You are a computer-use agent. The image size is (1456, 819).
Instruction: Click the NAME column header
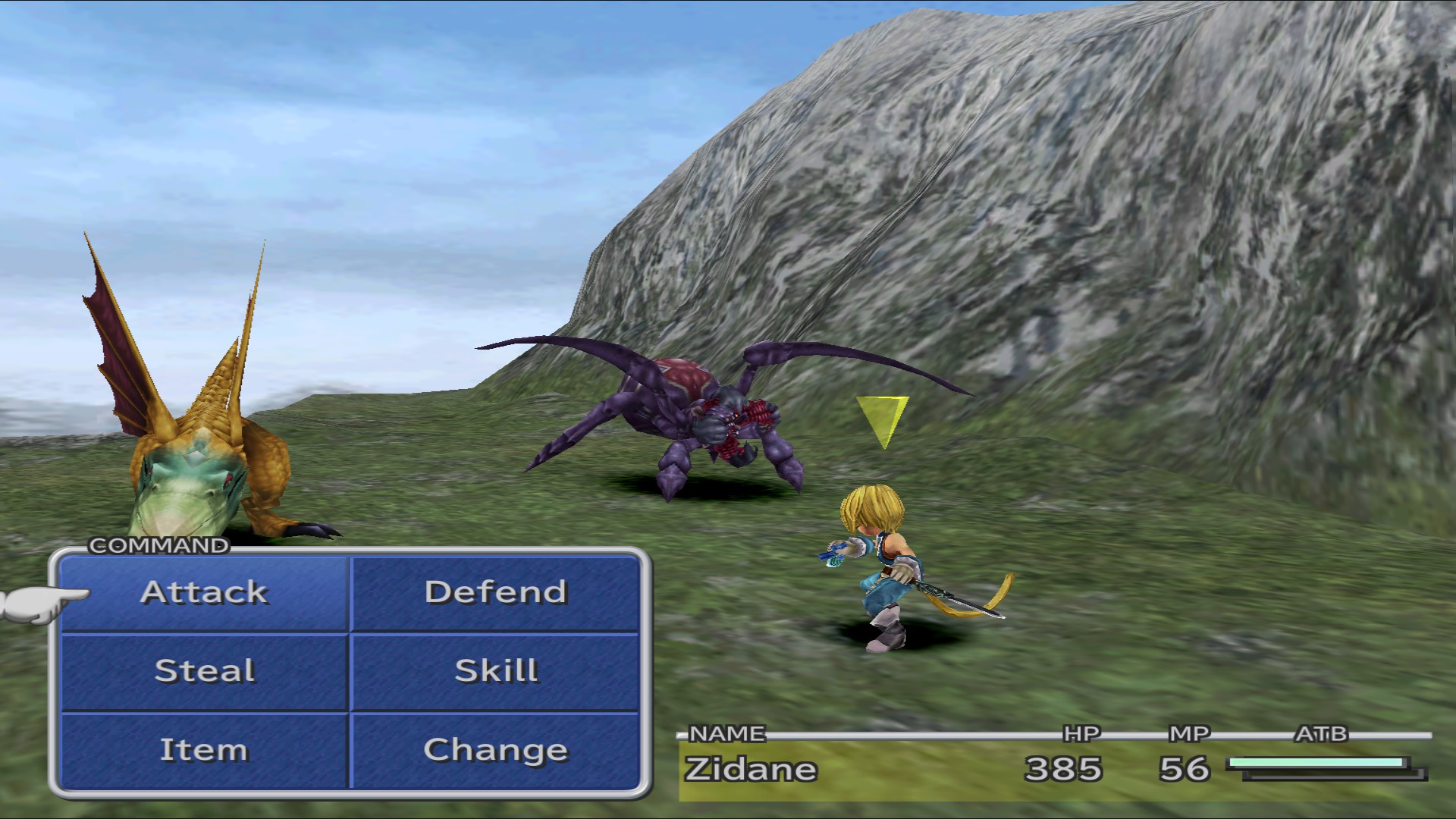(x=725, y=733)
